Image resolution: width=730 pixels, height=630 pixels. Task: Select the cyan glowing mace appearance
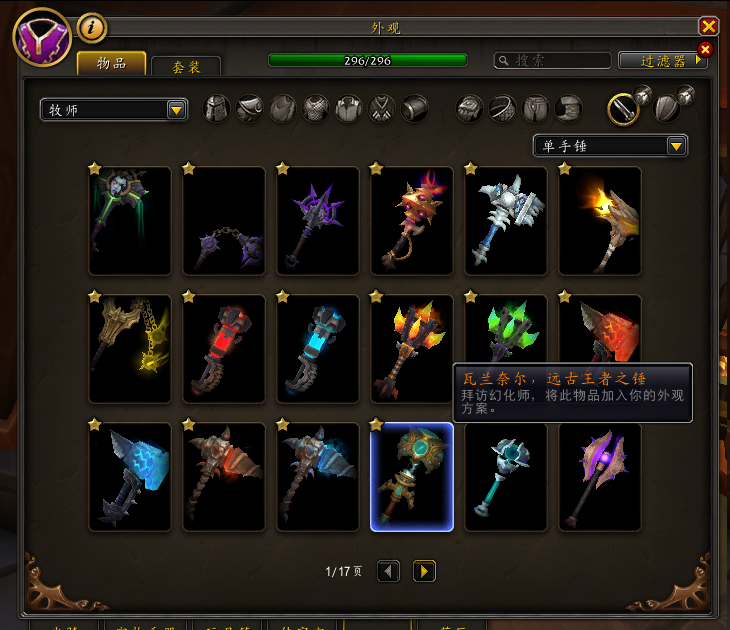[x=318, y=349]
